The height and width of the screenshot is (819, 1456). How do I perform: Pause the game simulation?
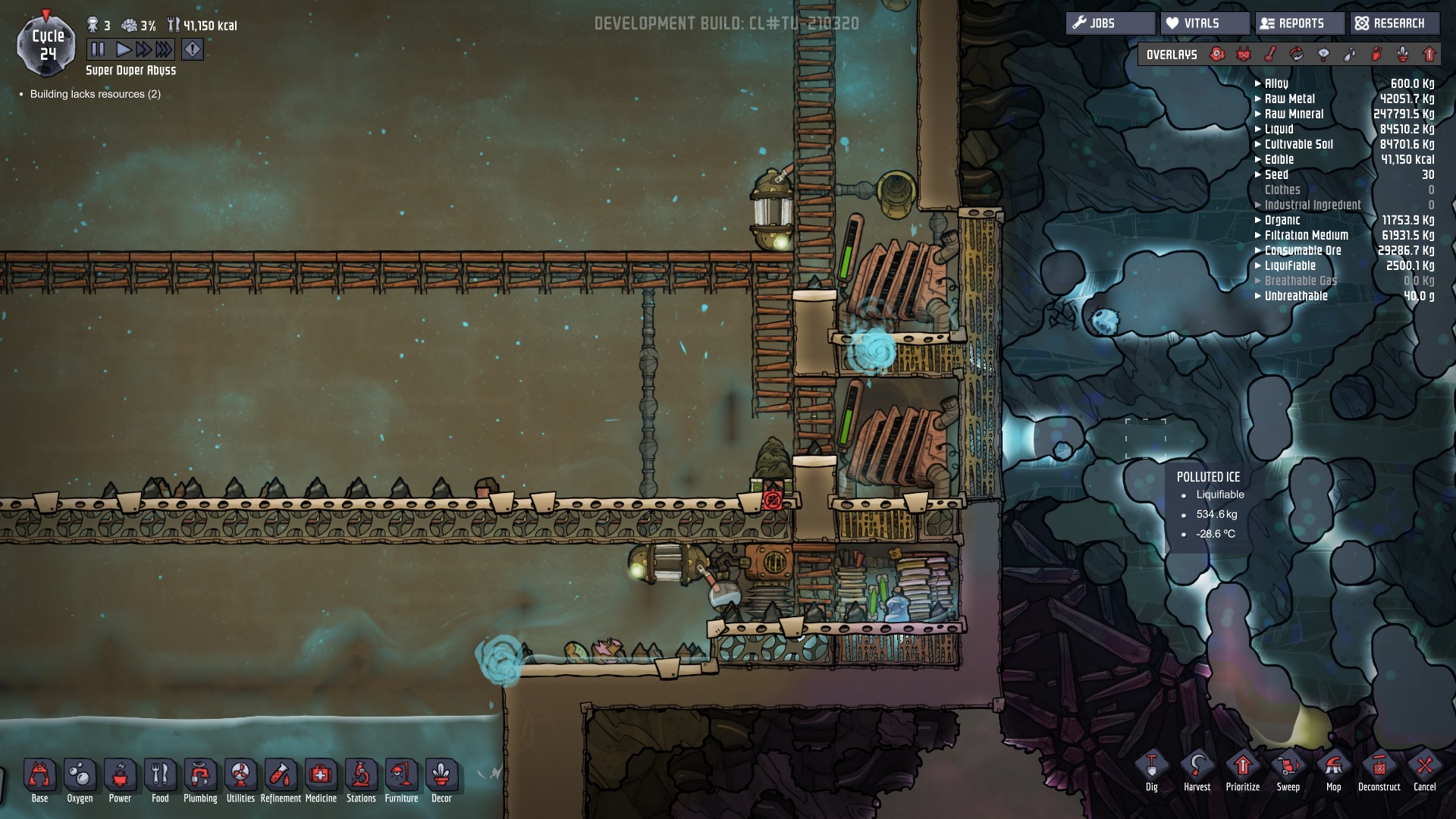pos(98,50)
